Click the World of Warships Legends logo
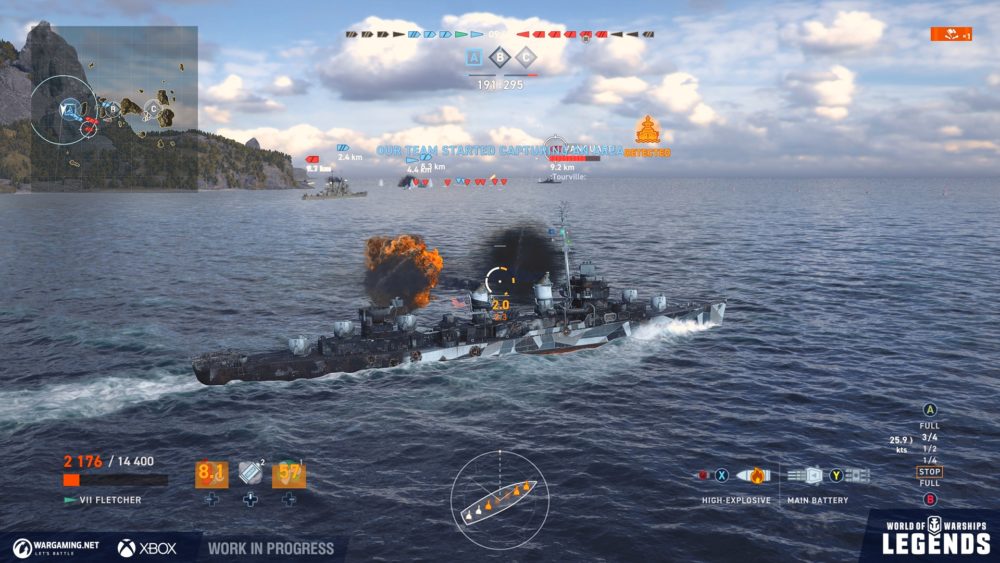 [935, 537]
